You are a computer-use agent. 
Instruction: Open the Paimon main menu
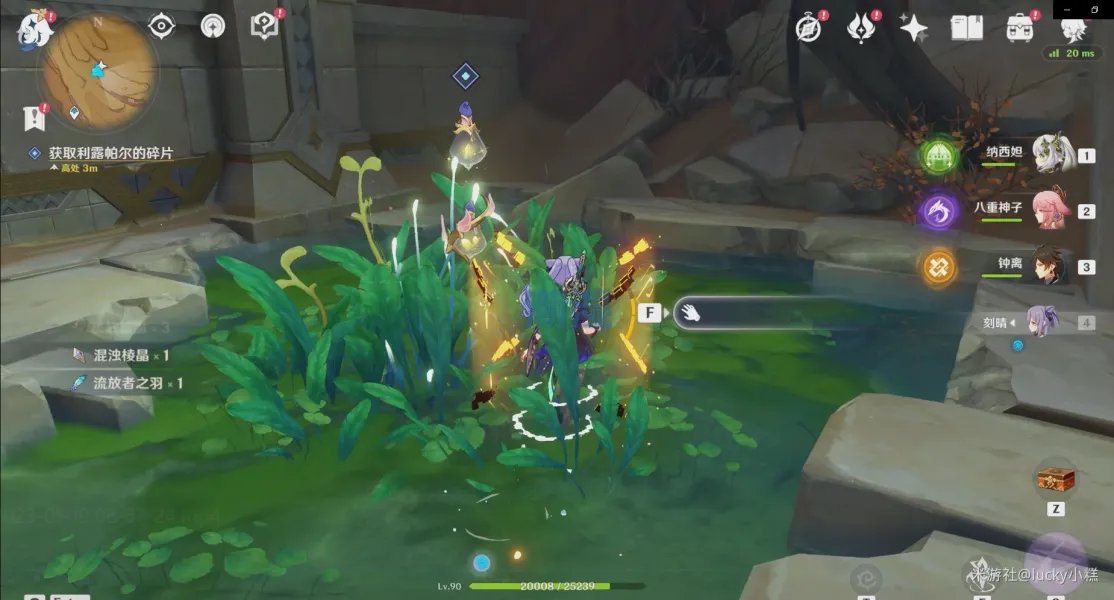(36, 31)
